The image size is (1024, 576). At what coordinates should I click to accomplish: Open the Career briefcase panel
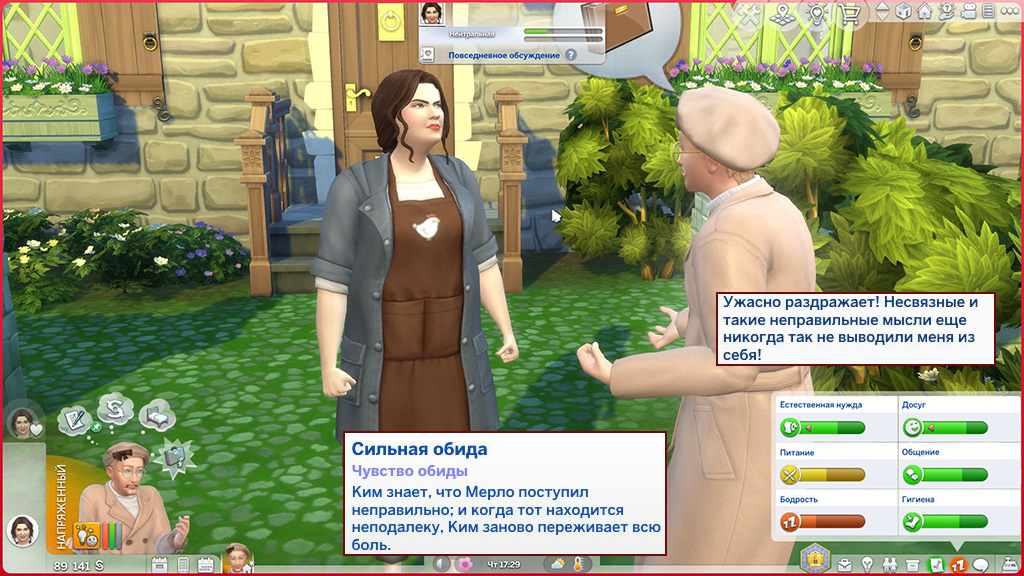(845, 565)
